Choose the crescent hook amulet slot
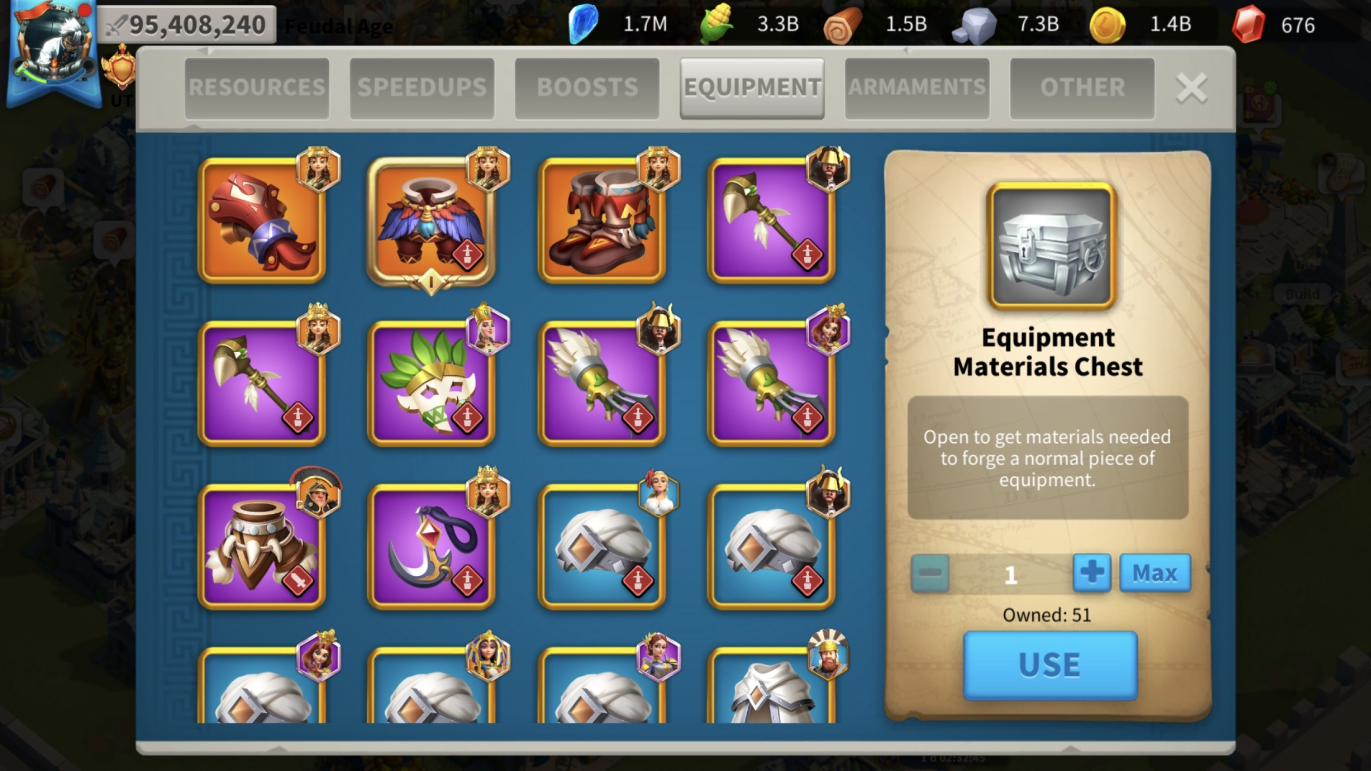 tap(432, 546)
